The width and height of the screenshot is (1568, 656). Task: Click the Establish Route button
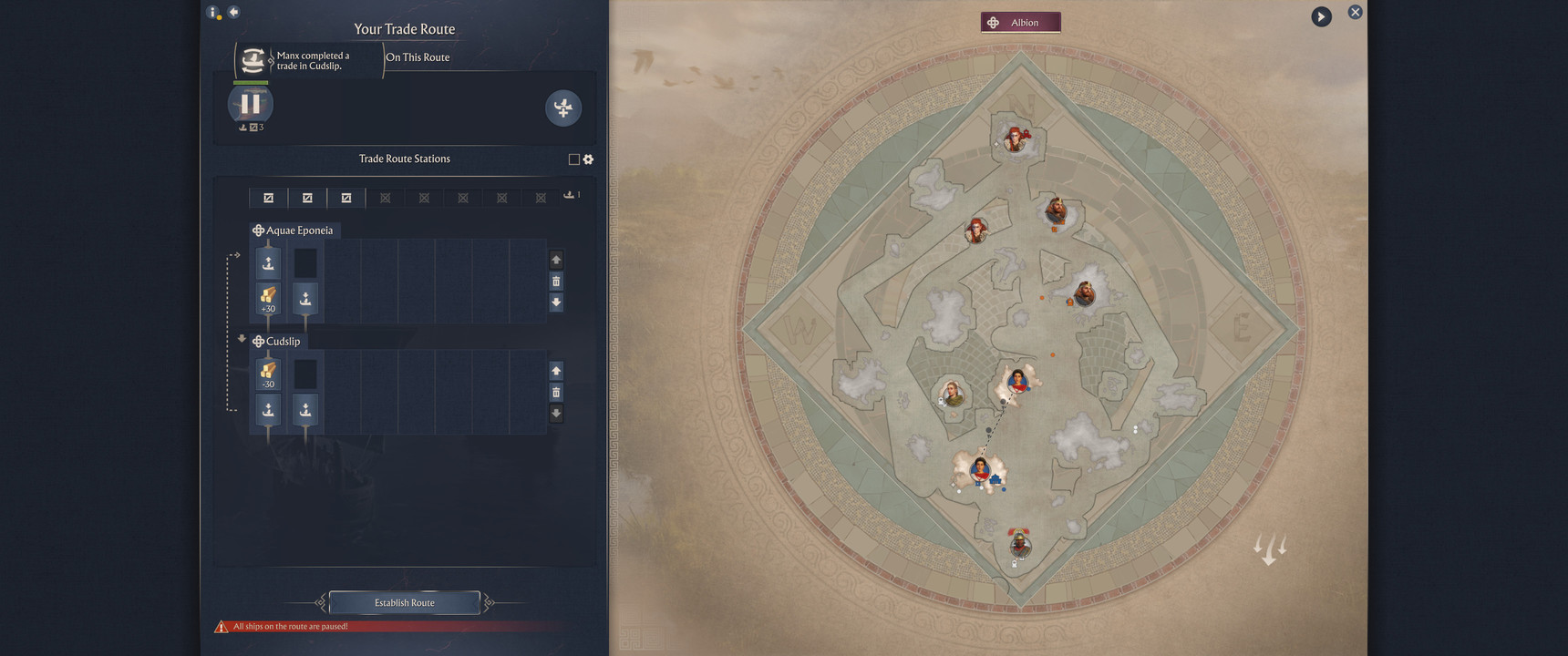(x=404, y=602)
